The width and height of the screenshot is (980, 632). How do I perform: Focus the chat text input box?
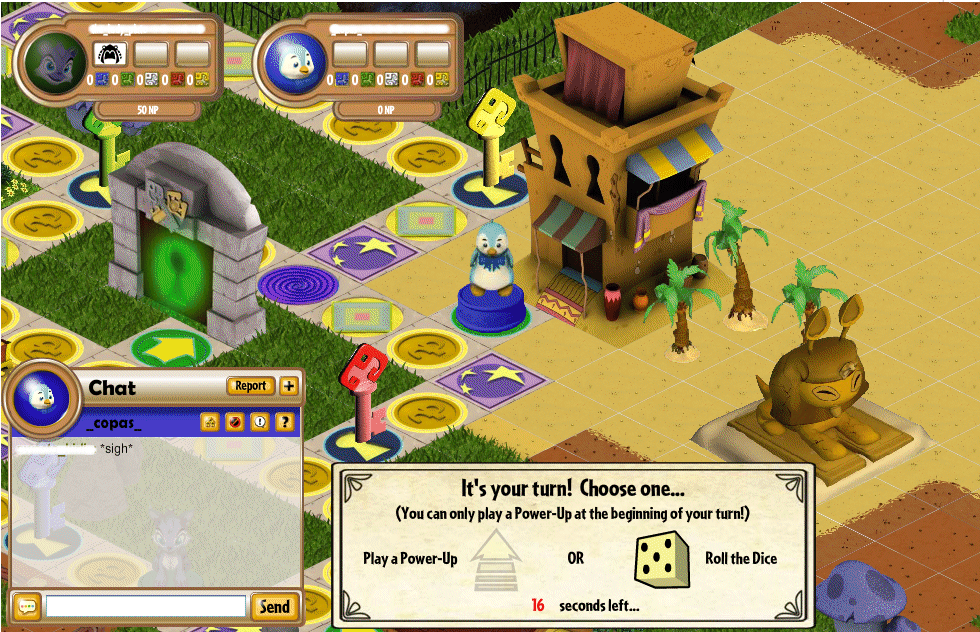146,606
